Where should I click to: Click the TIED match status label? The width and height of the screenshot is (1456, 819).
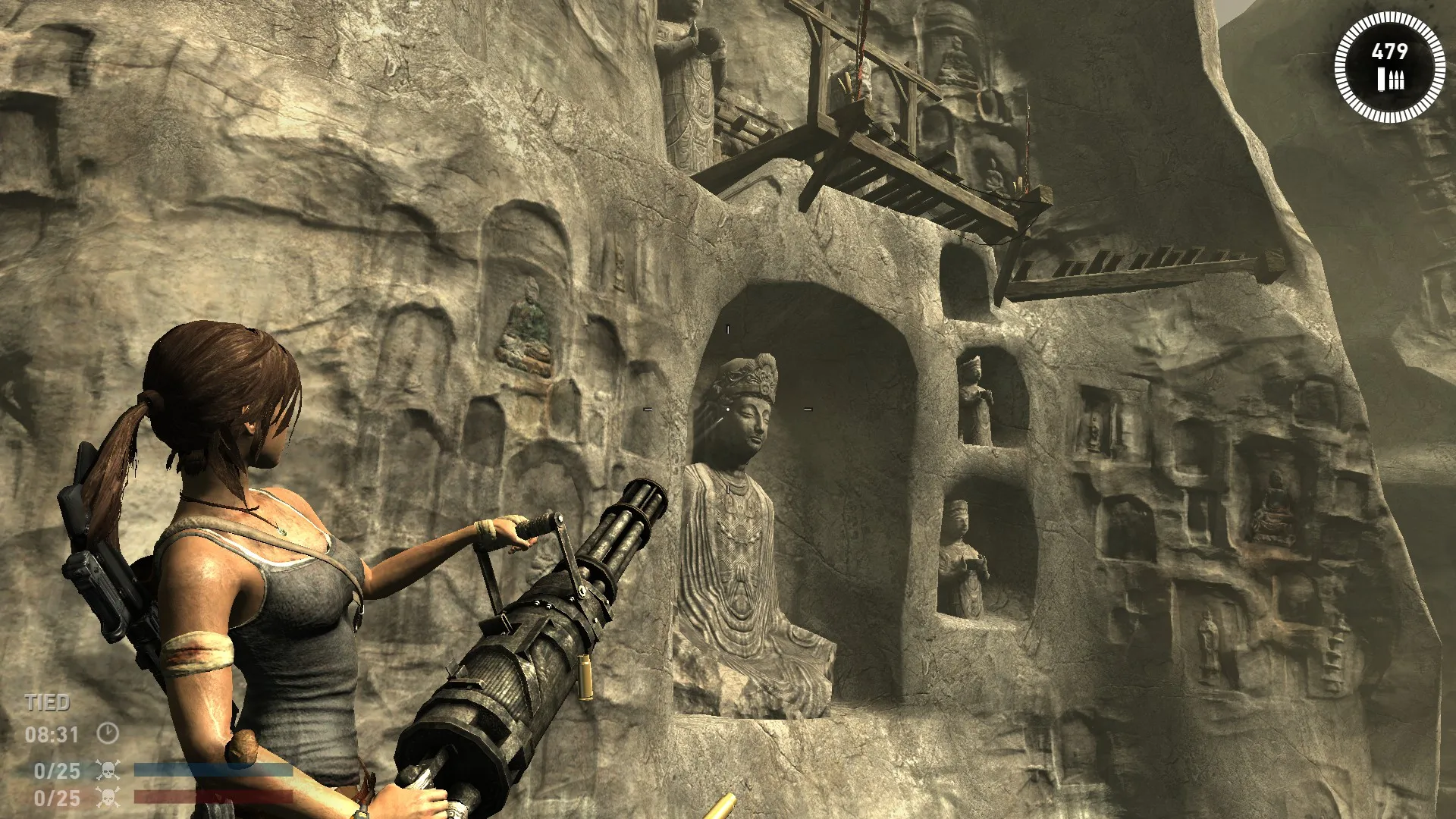point(47,702)
